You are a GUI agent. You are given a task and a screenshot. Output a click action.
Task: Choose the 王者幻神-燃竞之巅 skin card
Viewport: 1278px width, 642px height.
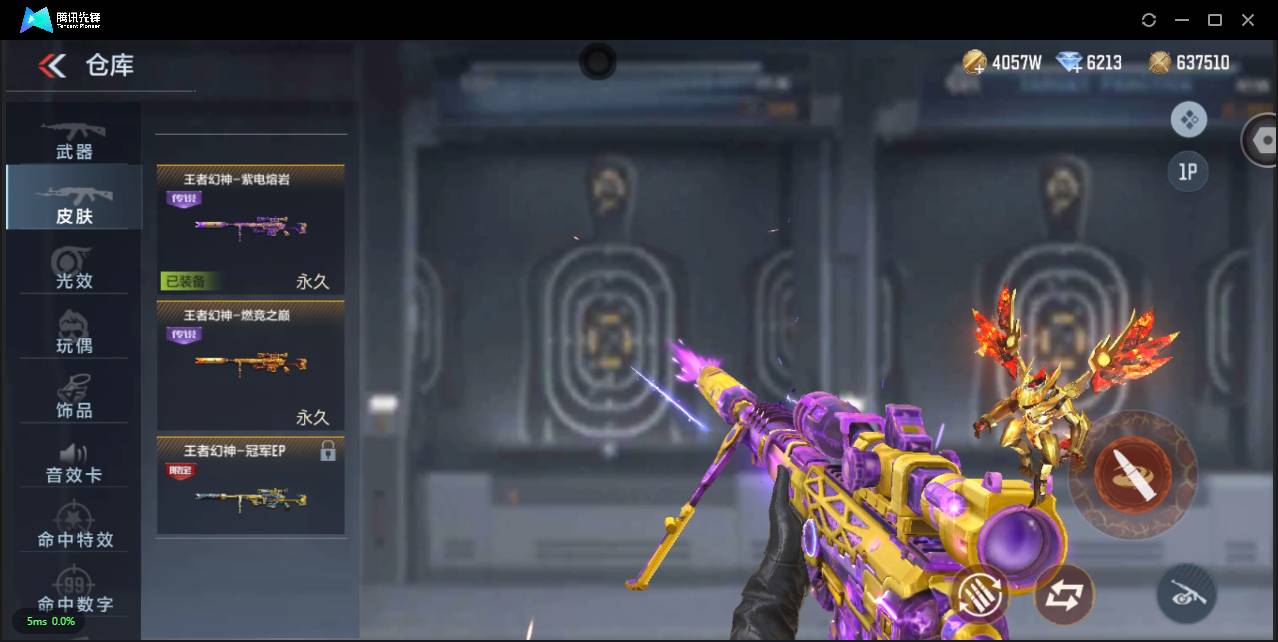coord(250,365)
